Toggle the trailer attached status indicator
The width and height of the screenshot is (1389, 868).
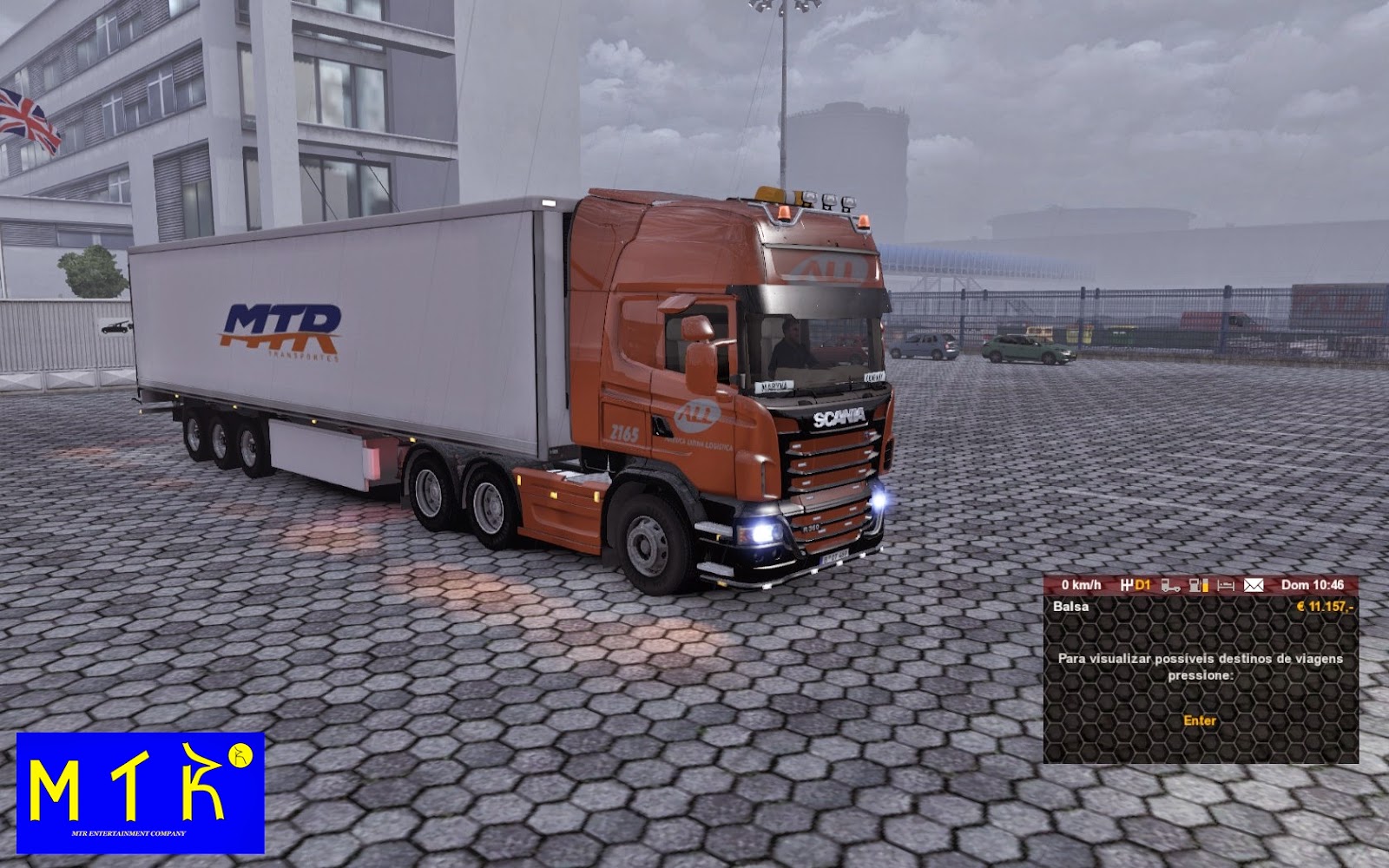click(1170, 585)
